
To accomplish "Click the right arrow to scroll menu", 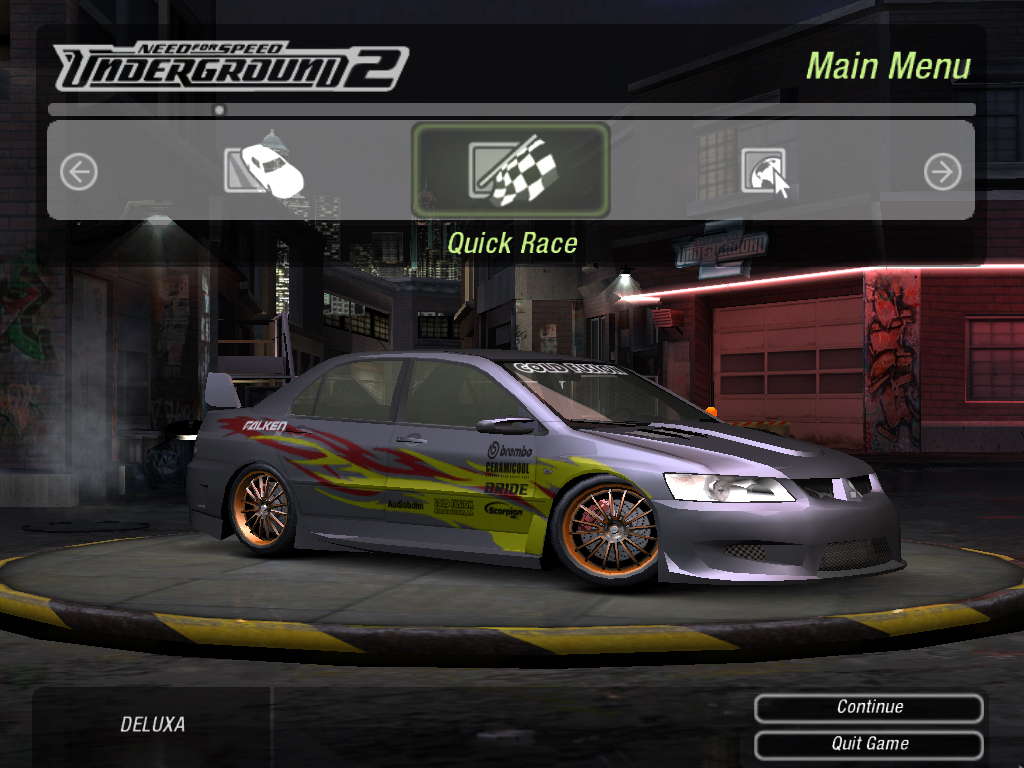I will pos(942,172).
